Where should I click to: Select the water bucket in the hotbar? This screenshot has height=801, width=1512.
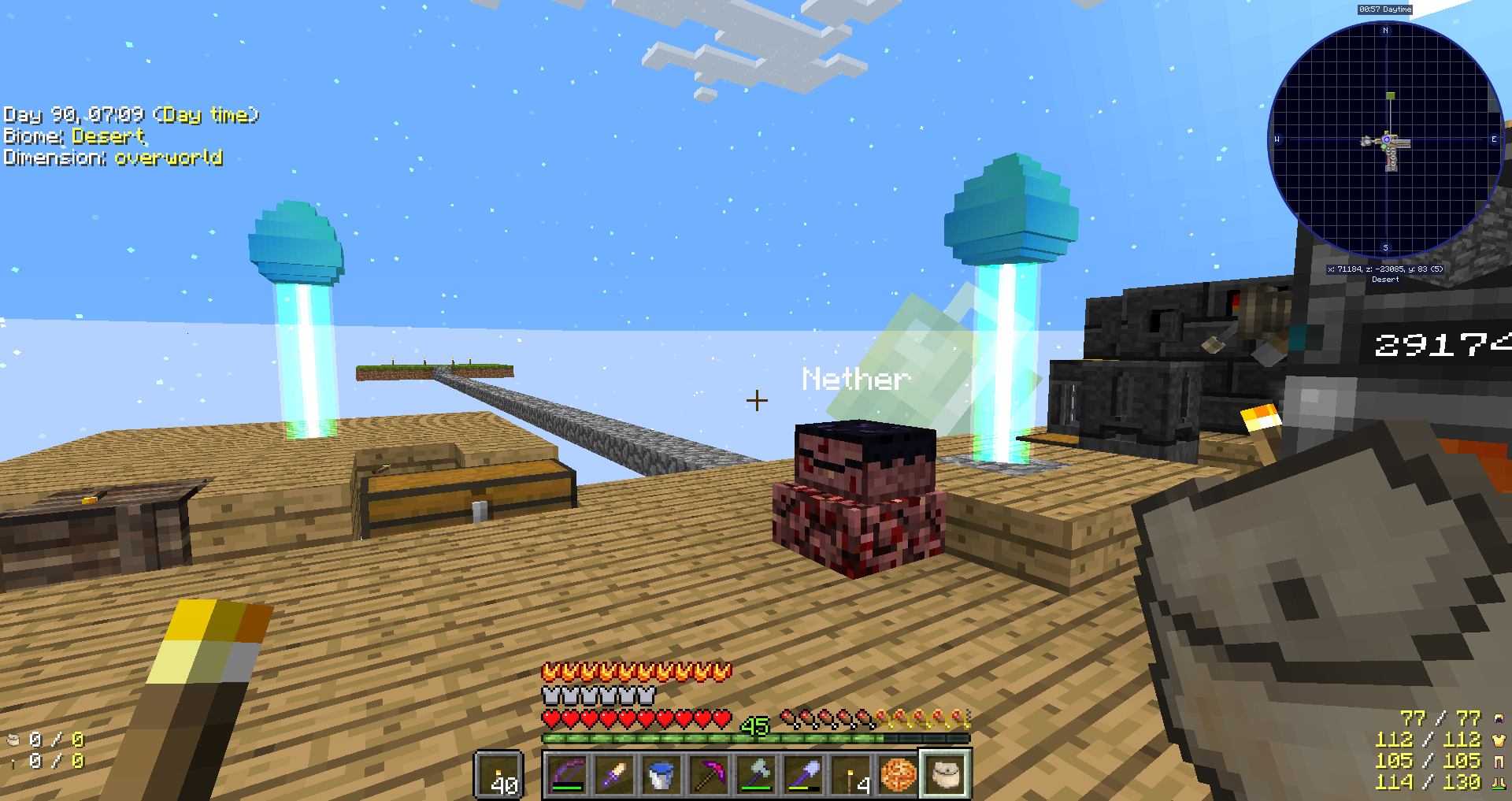[x=661, y=776]
